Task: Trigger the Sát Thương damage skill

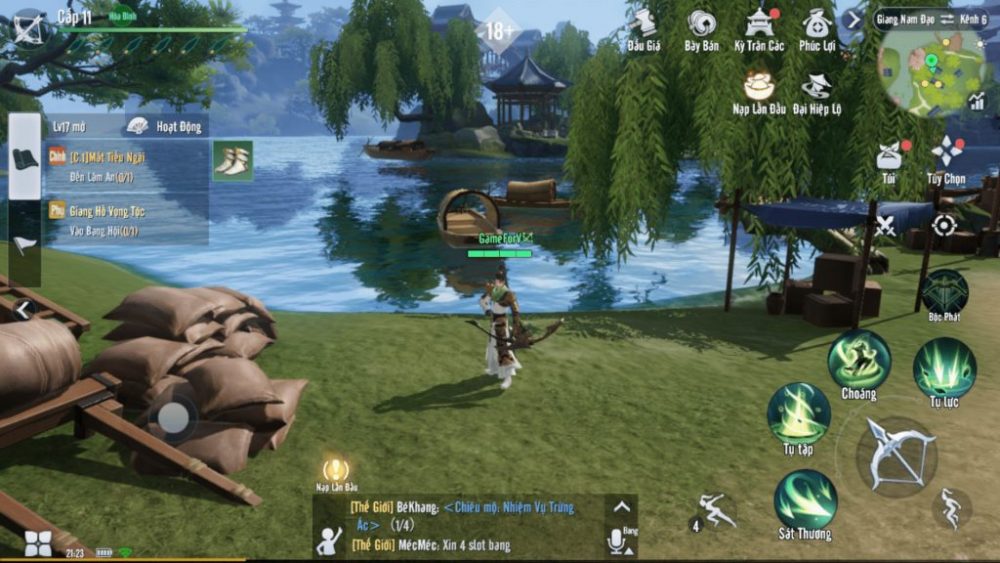Action: [x=805, y=499]
